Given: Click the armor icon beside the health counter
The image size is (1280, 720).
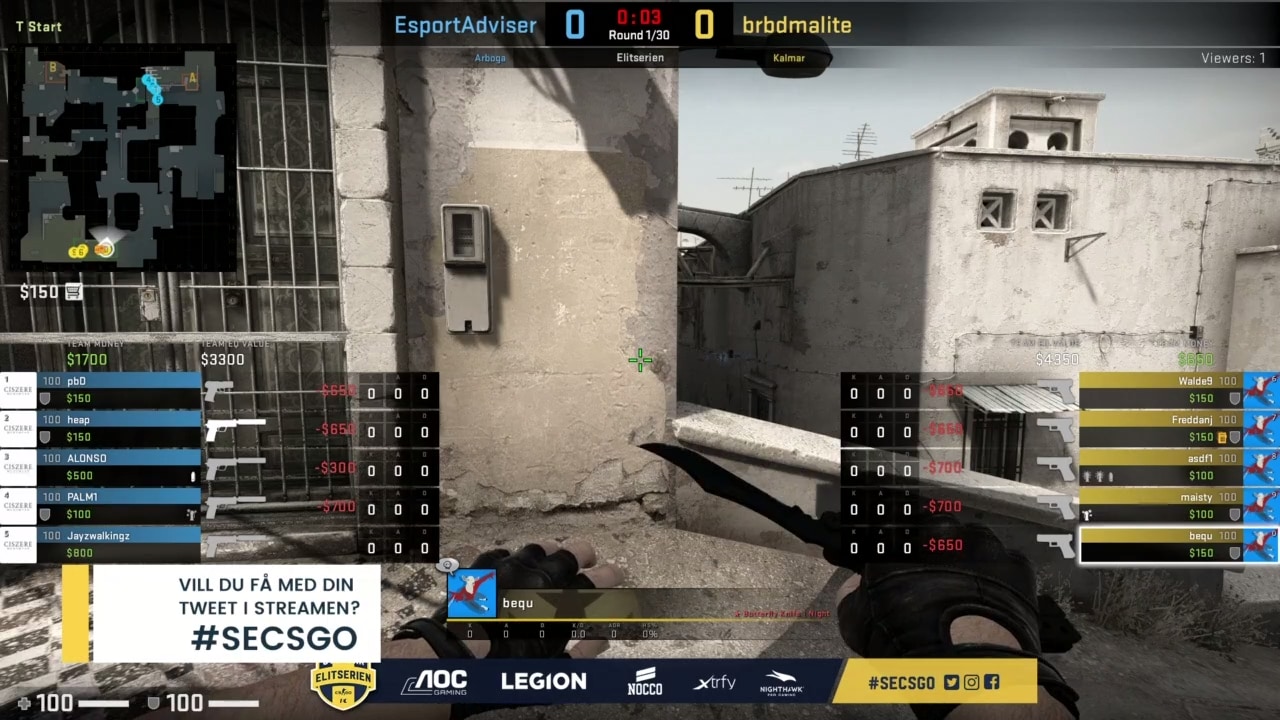Looking at the screenshot, I should [x=152, y=703].
